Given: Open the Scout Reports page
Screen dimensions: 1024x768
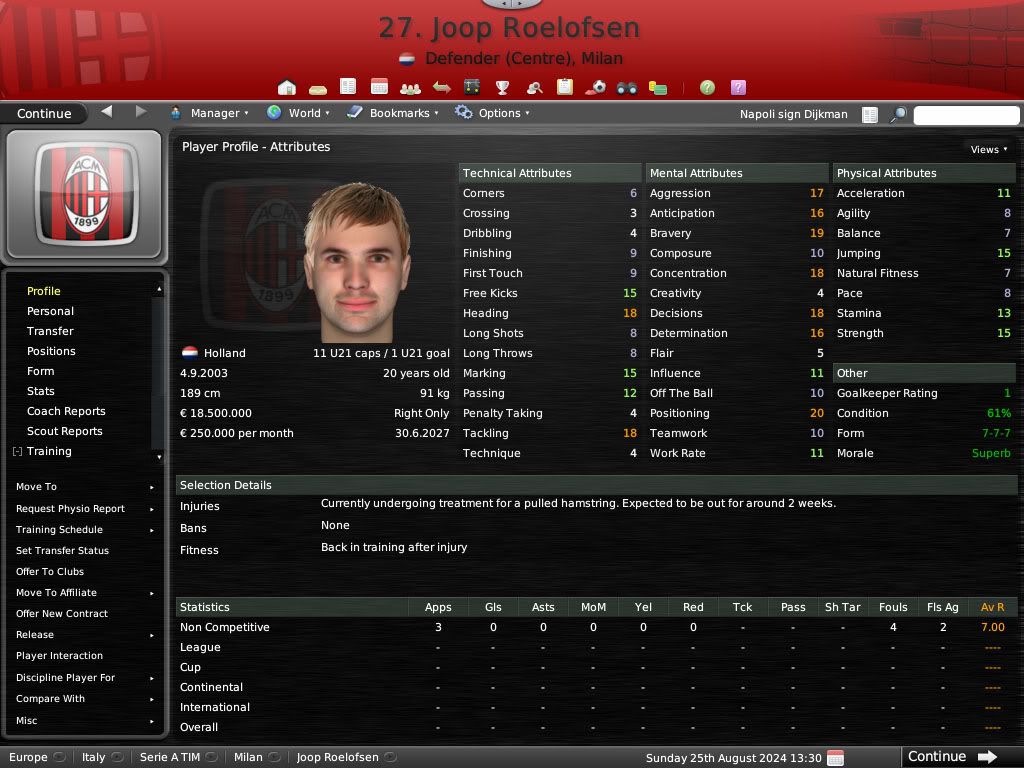Looking at the screenshot, I should point(65,431).
